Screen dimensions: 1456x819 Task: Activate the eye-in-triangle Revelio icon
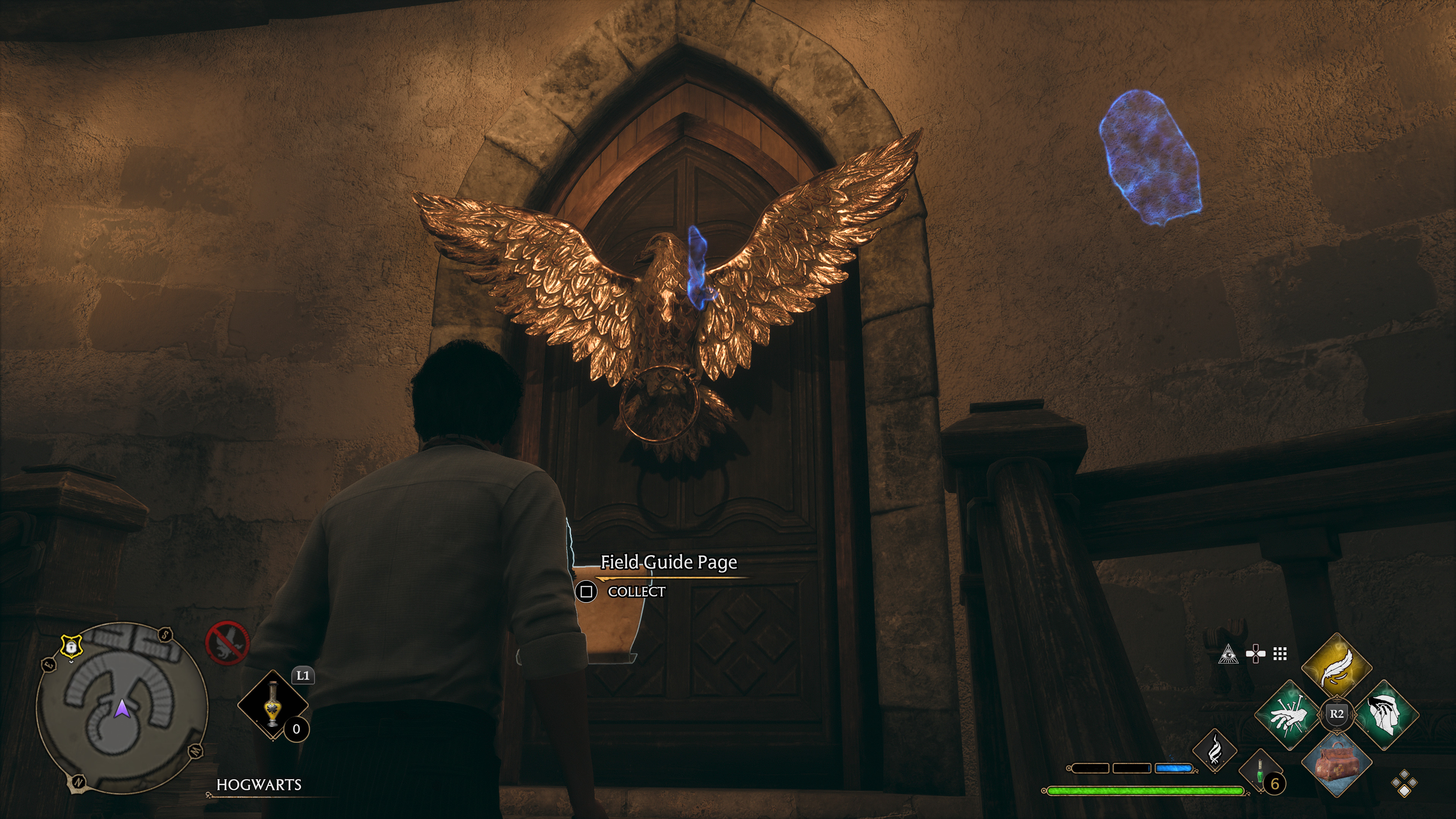coord(1228,654)
